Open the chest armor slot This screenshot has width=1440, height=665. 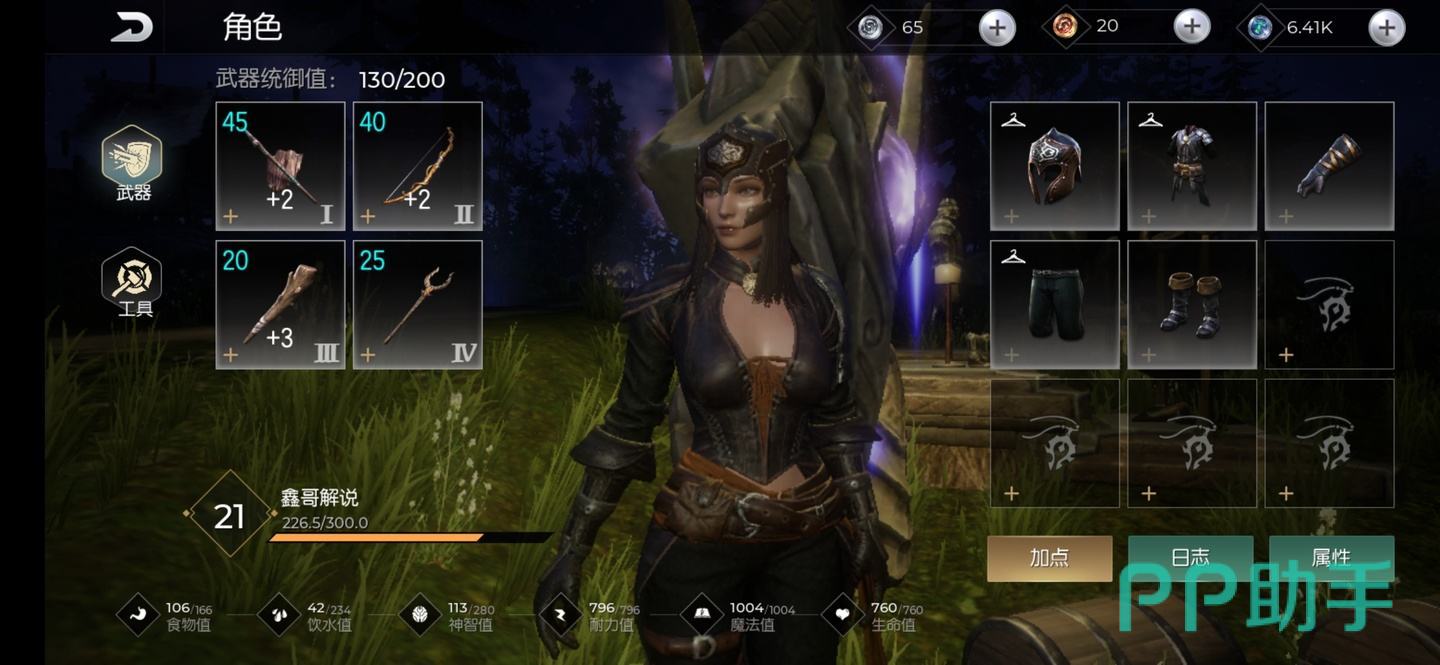(1192, 166)
